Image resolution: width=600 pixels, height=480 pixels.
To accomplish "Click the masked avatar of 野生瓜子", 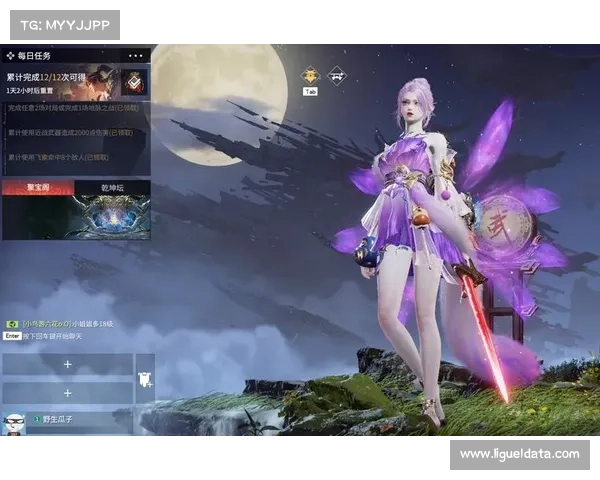I will [14, 422].
